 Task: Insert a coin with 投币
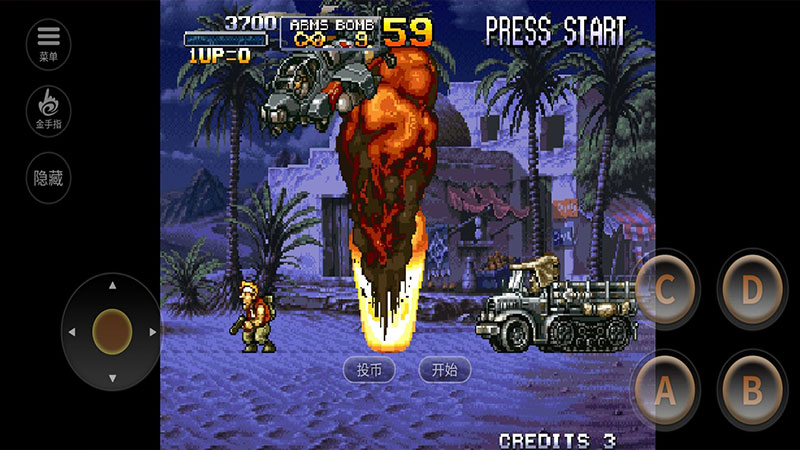(369, 369)
